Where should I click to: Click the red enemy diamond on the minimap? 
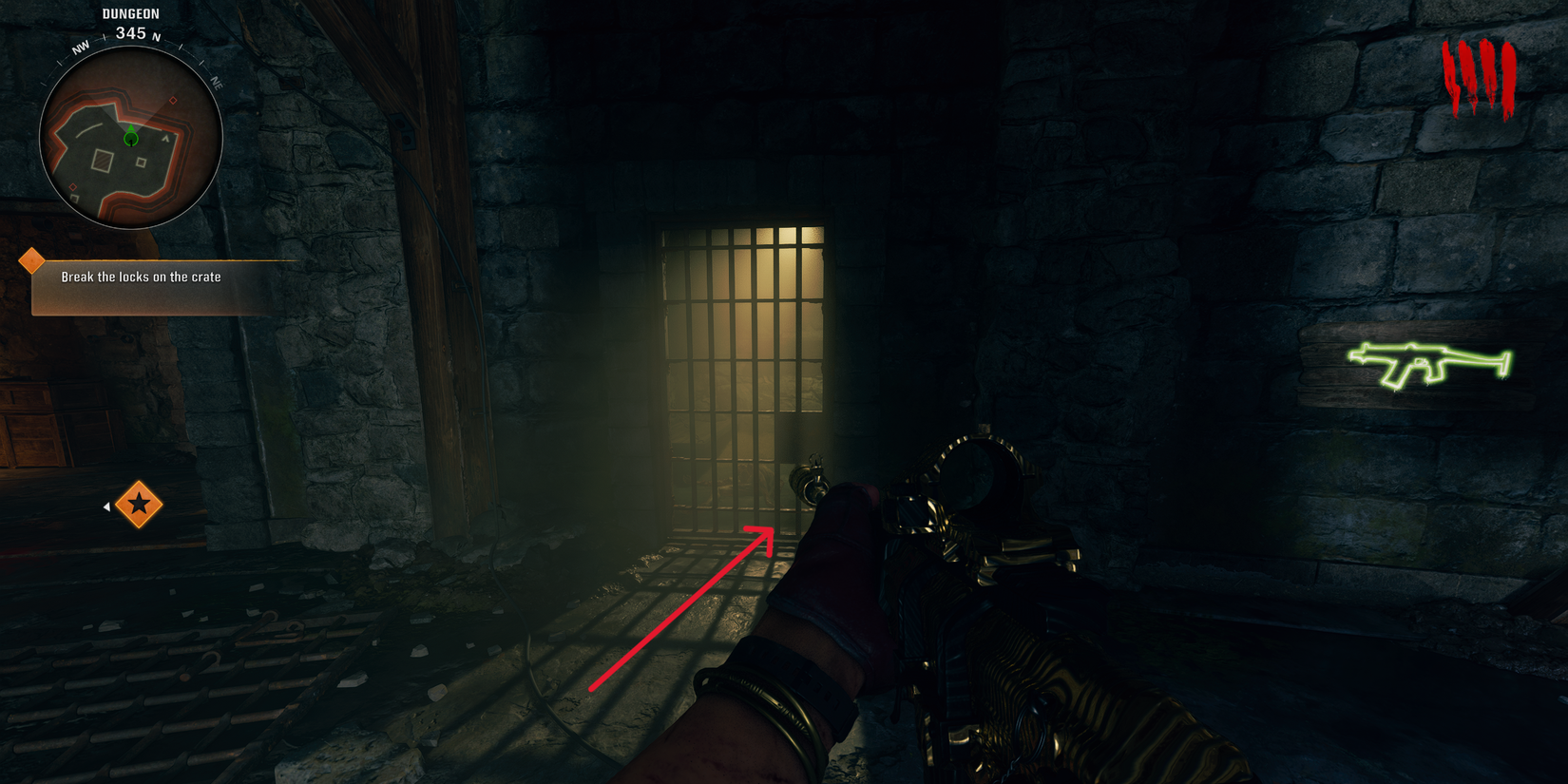pyautogui.click(x=173, y=100)
